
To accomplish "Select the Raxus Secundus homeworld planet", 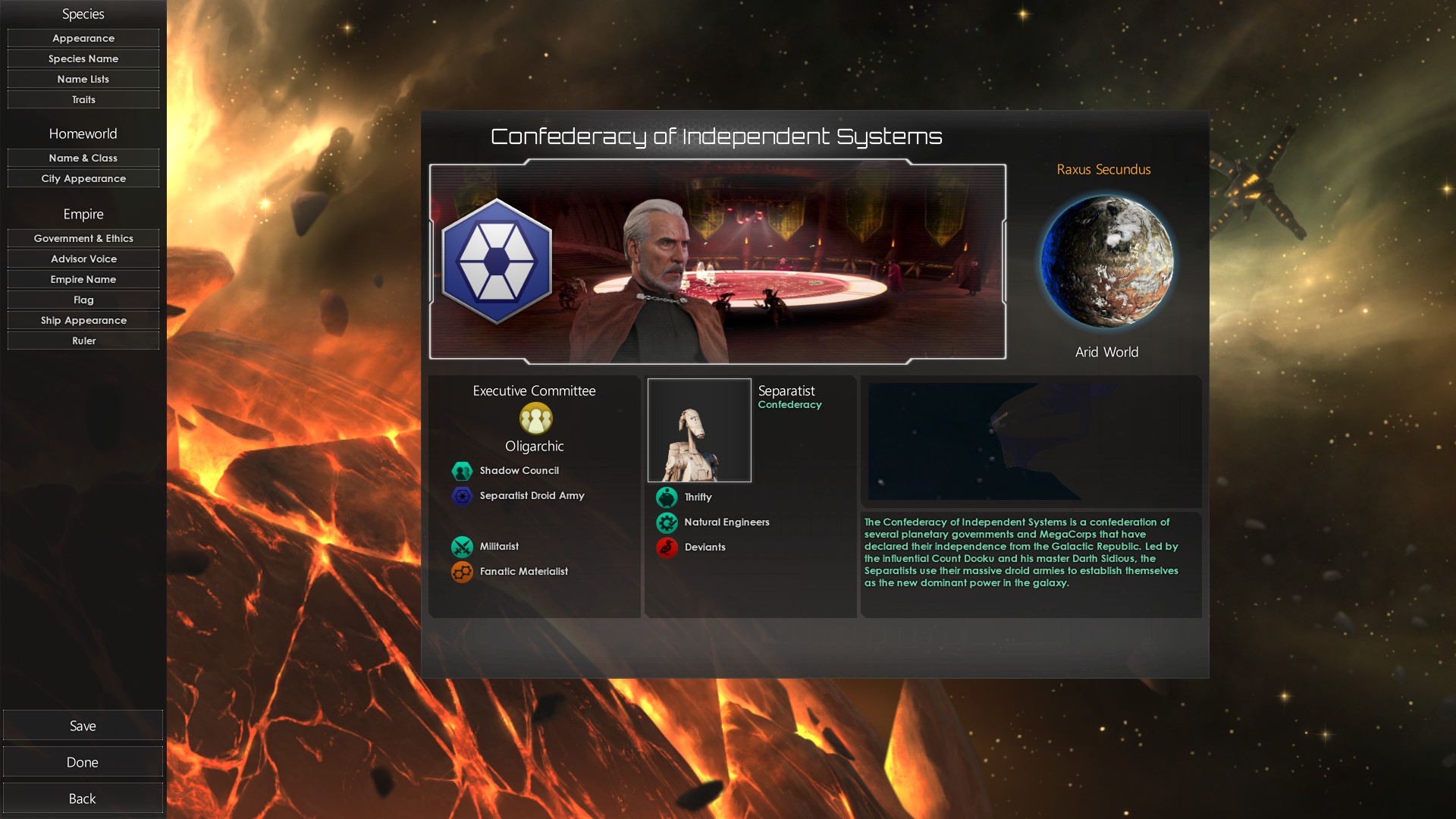I will click(x=1106, y=262).
